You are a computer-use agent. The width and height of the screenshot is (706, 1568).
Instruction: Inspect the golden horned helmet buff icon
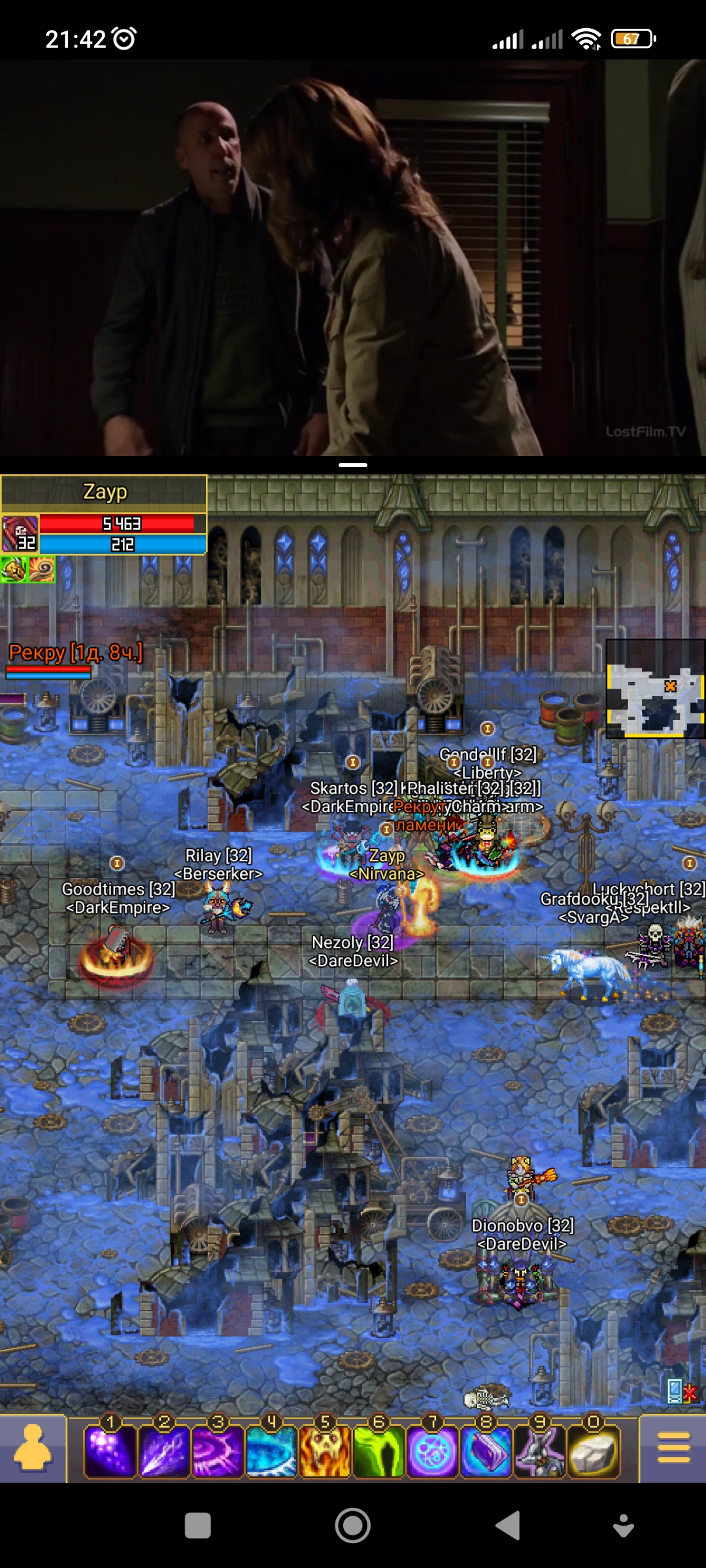point(13,570)
